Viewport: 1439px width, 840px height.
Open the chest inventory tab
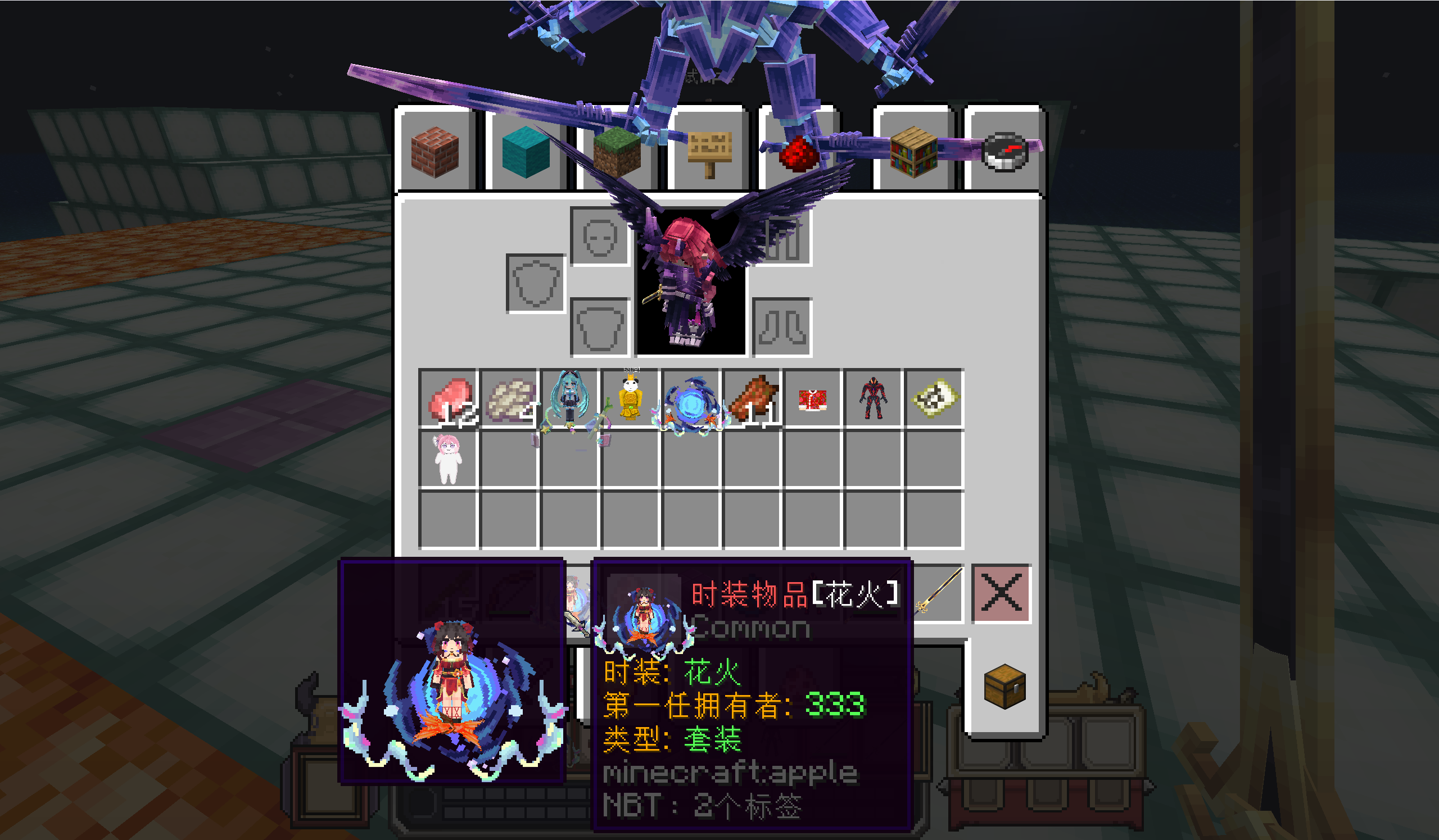pos(1005,687)
